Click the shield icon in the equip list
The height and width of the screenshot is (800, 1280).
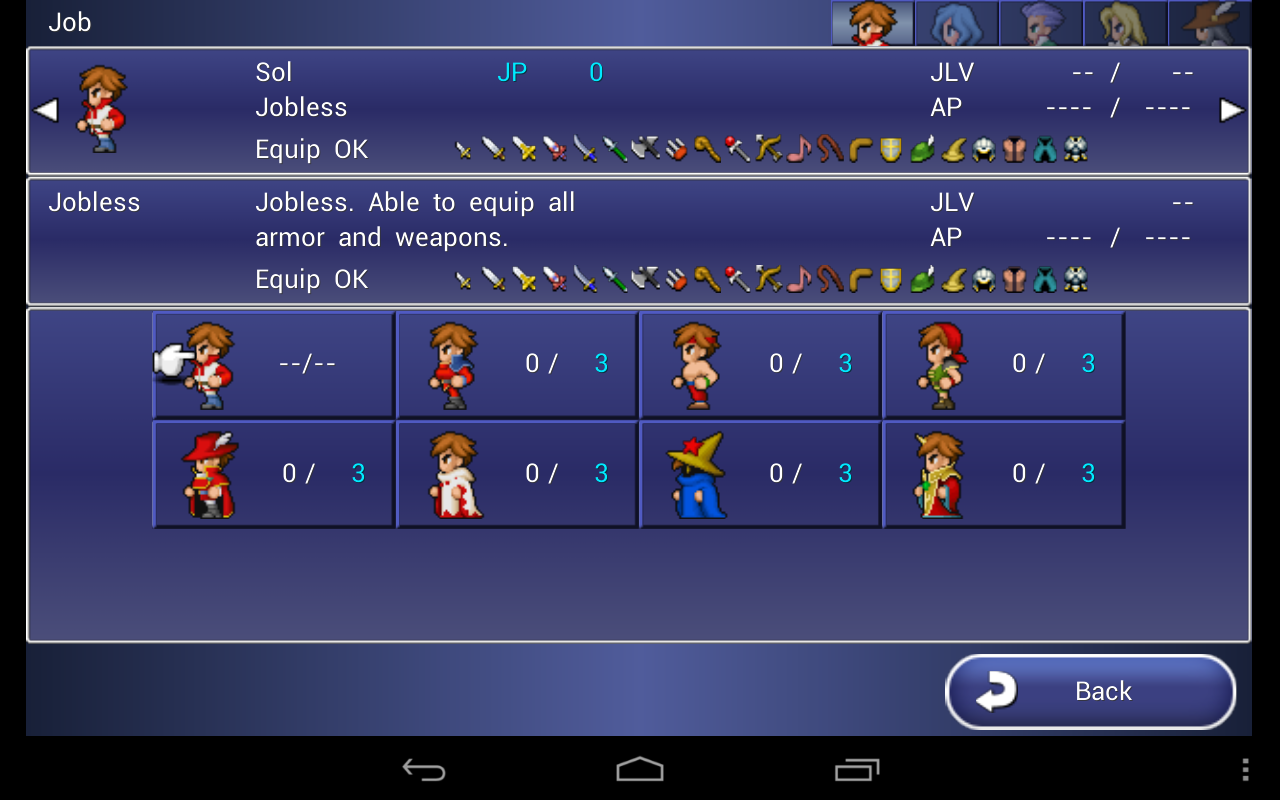coord(890,150)
